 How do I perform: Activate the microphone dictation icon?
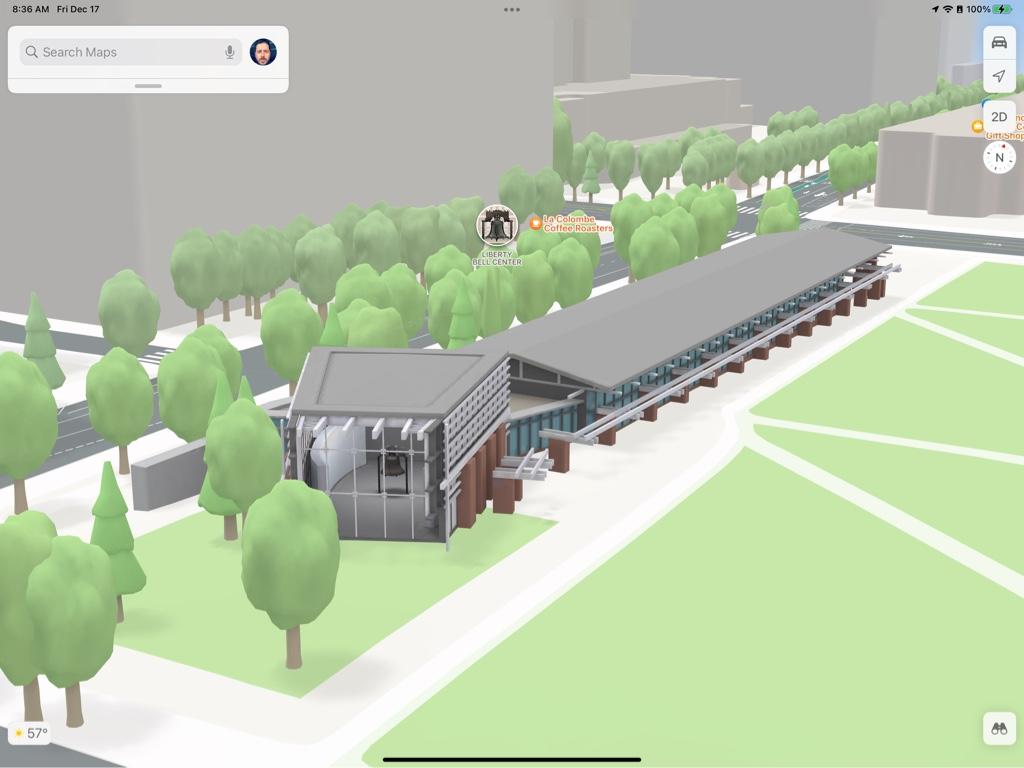[230, 52]
